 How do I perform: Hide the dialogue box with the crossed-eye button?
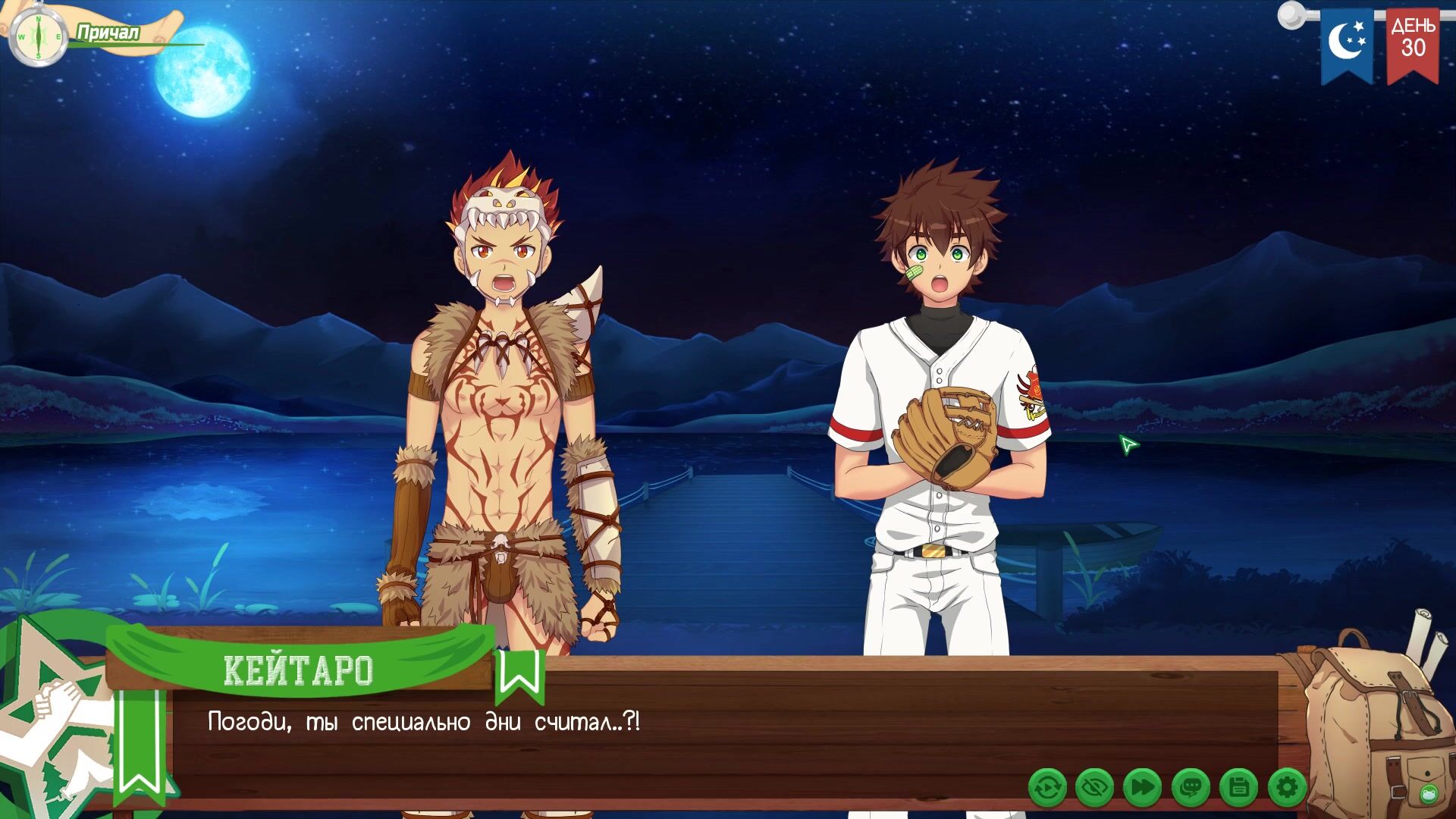[x=1094, y=788]
